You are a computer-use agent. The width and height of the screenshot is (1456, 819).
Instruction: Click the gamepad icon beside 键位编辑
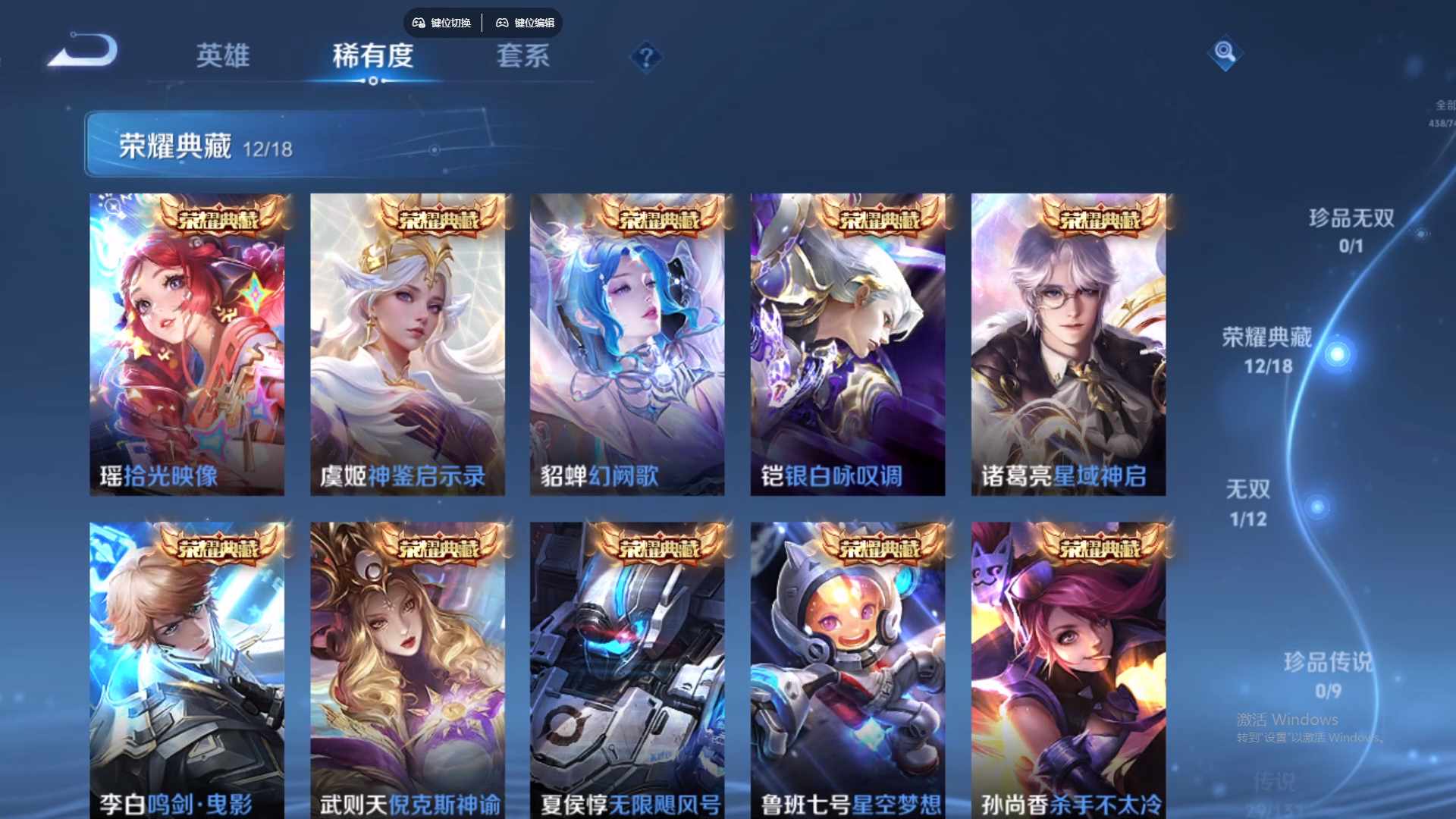(x=502, y=23)
